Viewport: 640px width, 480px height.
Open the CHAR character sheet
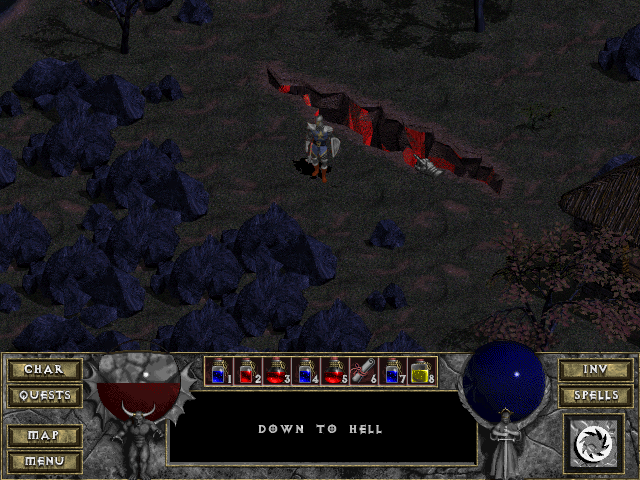43,369
